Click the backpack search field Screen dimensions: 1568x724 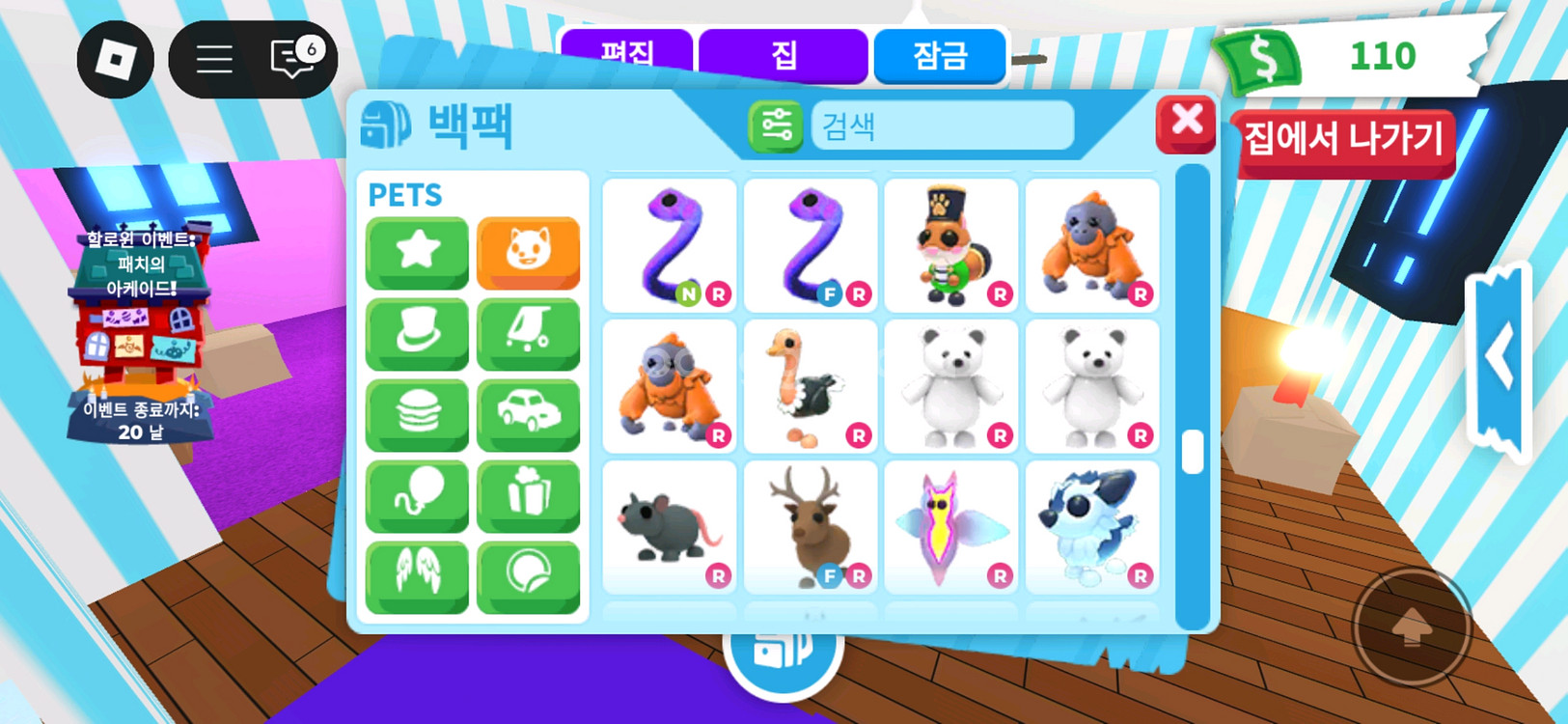pyautogui.click(x=942, y=125)
